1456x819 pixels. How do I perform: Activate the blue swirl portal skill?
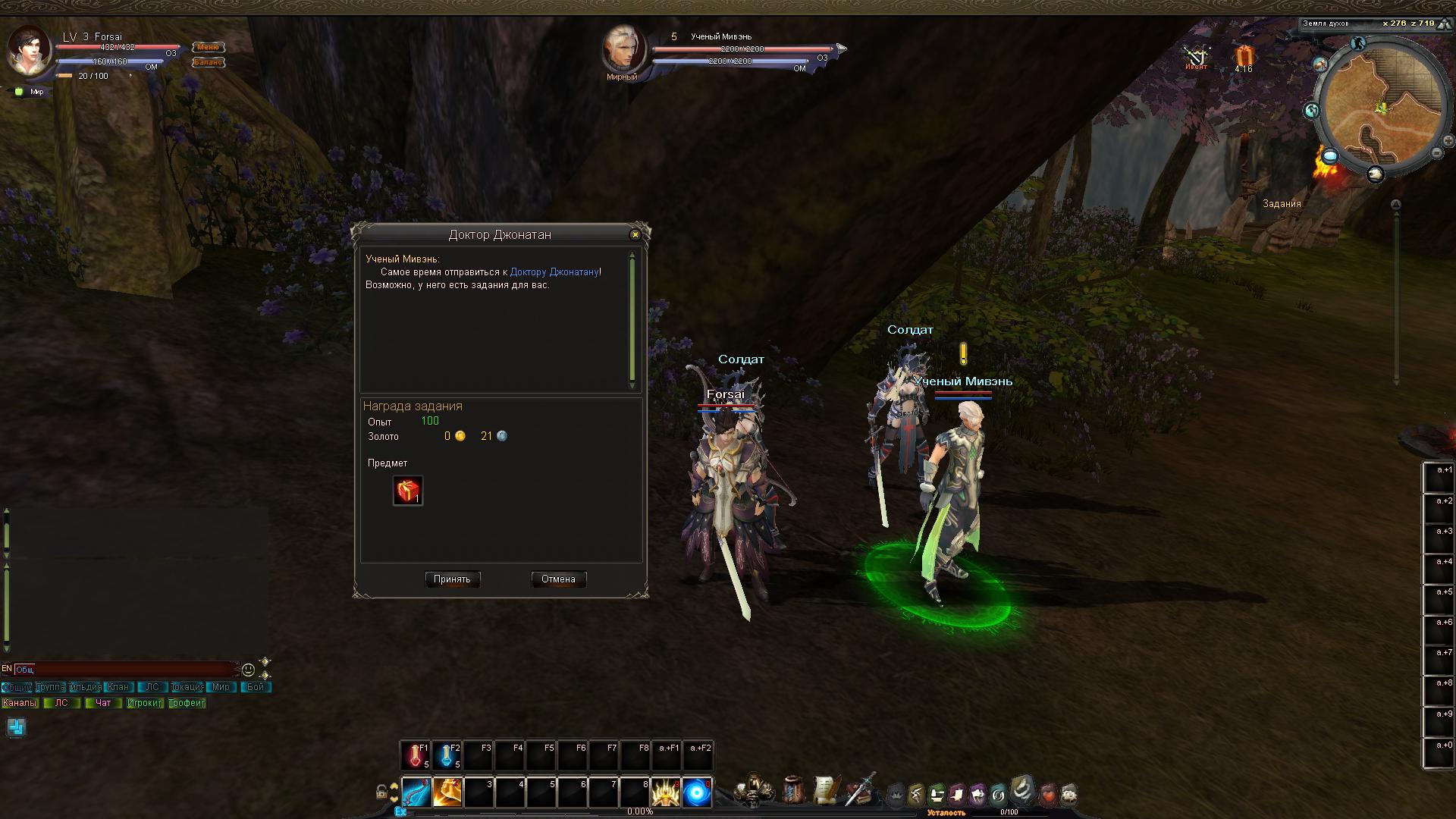[696, 792]
